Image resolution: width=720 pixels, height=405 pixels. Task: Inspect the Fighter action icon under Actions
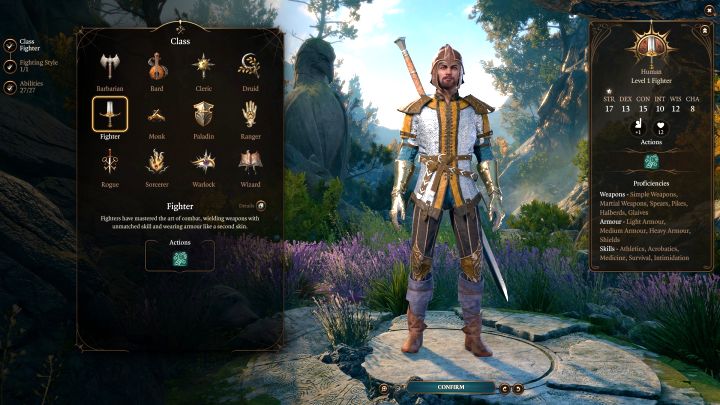[181, 257]
